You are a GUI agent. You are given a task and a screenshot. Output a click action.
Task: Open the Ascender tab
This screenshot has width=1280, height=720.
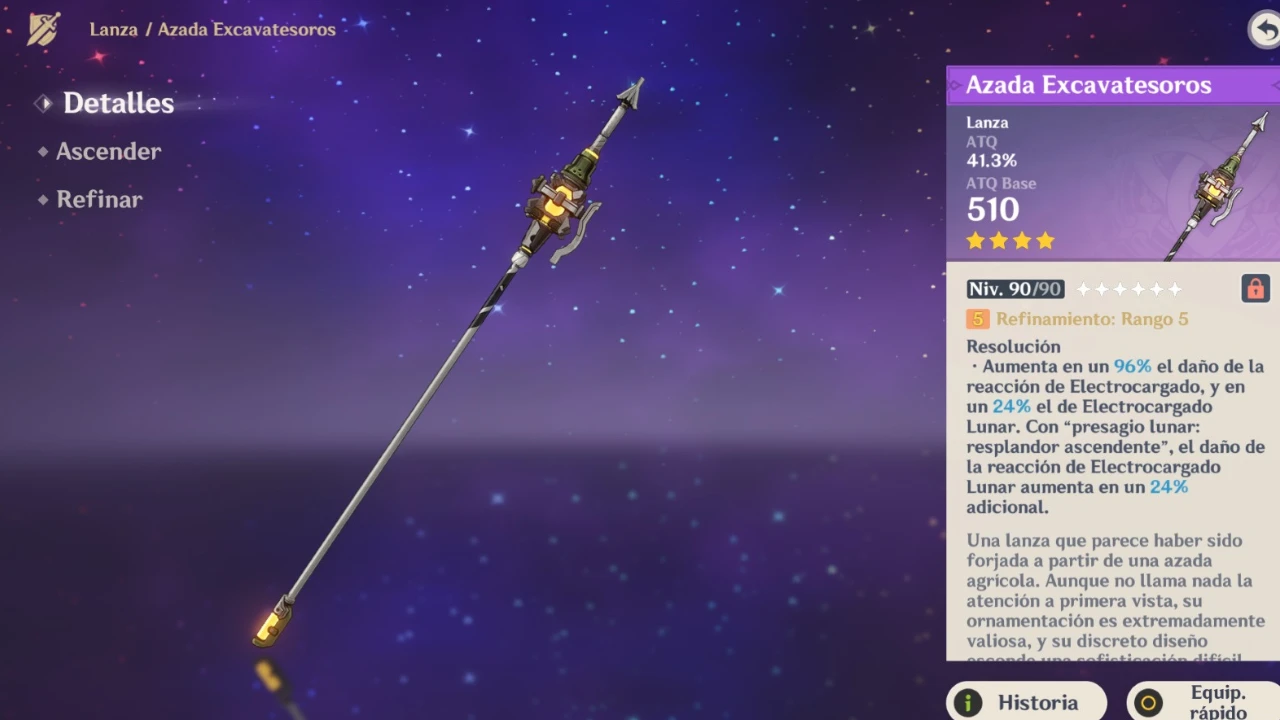tap(108, 151)
